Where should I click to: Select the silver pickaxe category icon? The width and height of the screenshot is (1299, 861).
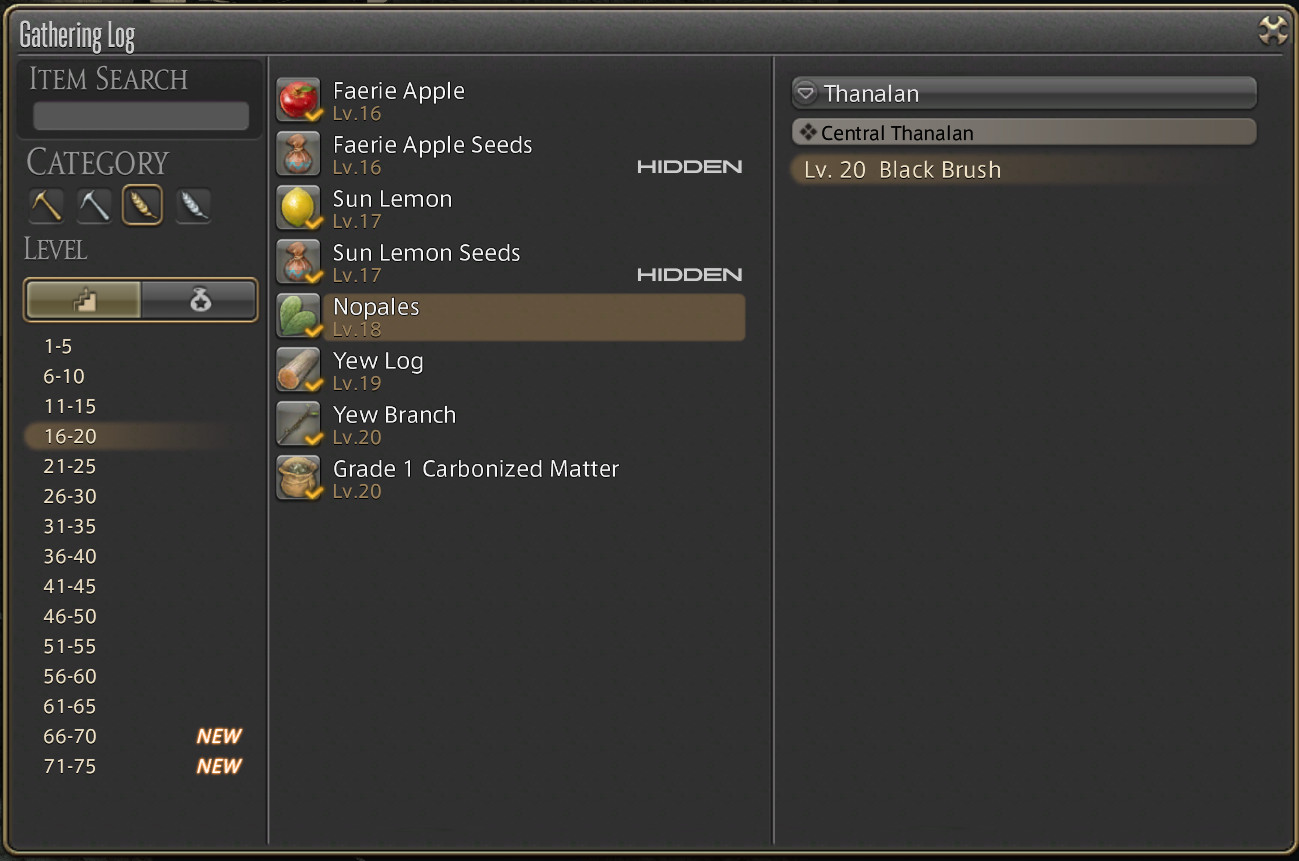point(94,206)
